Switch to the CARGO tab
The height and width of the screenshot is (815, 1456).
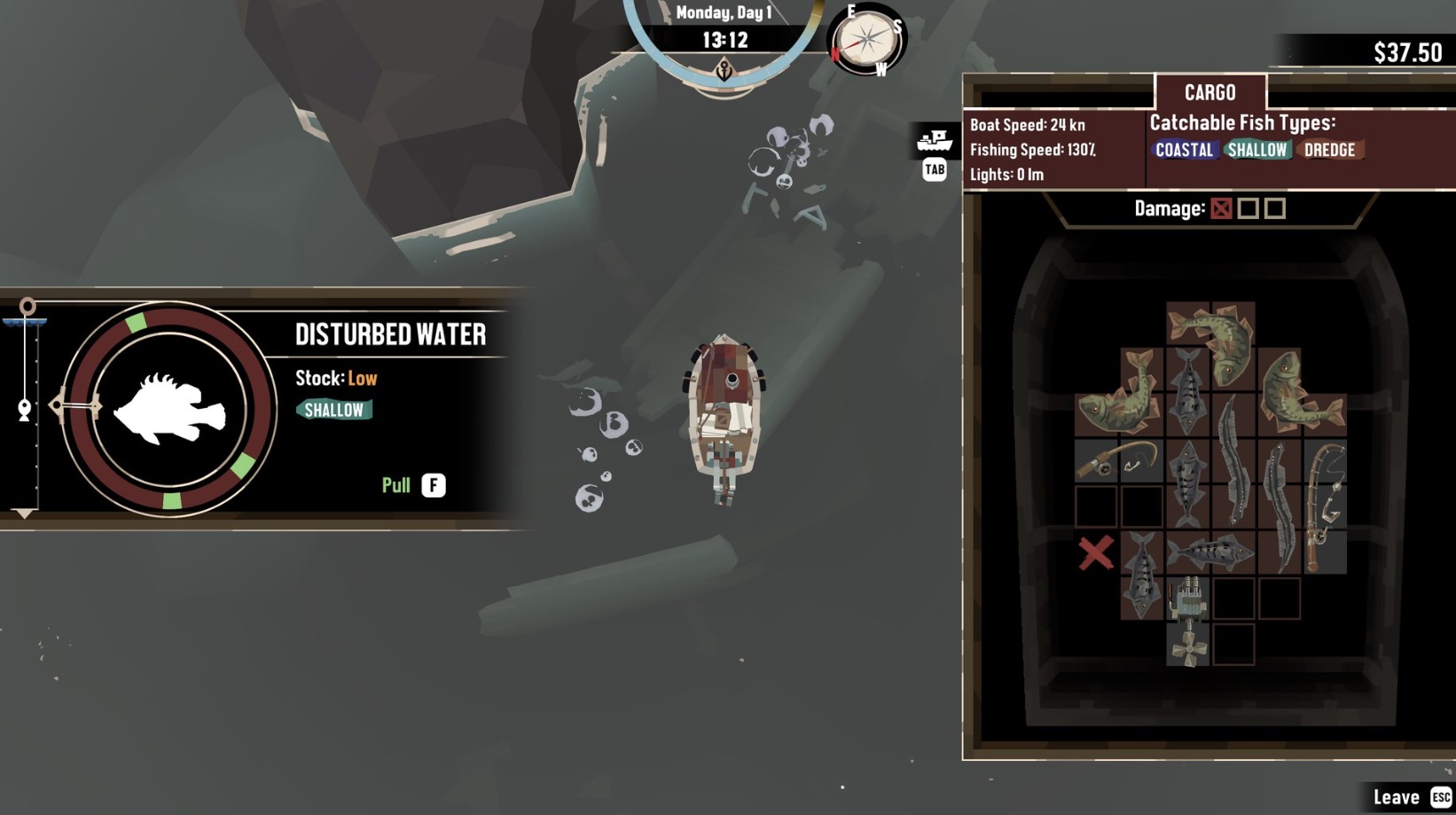click(x=1210, y=92)
